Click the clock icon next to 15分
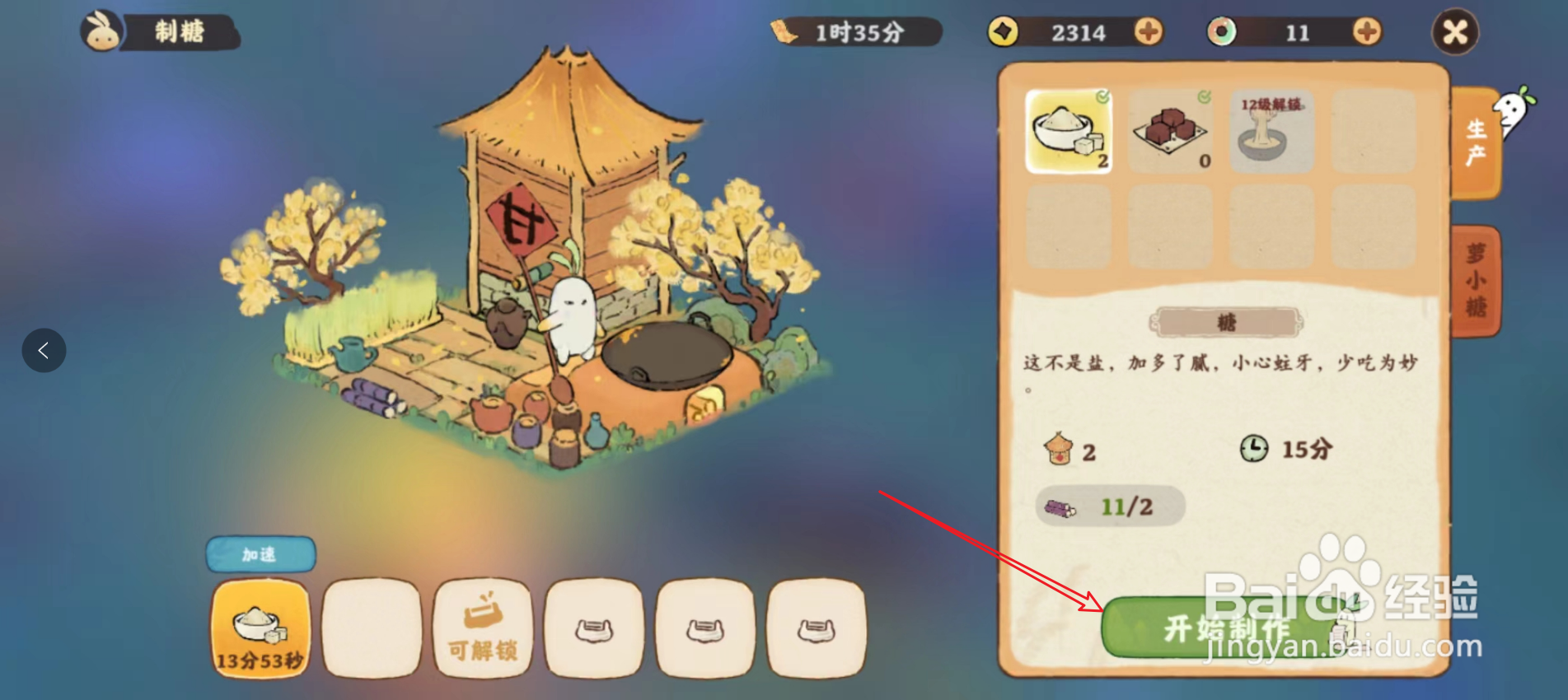The height and width of the screenshot is (700, 1568). [1255, 448]
